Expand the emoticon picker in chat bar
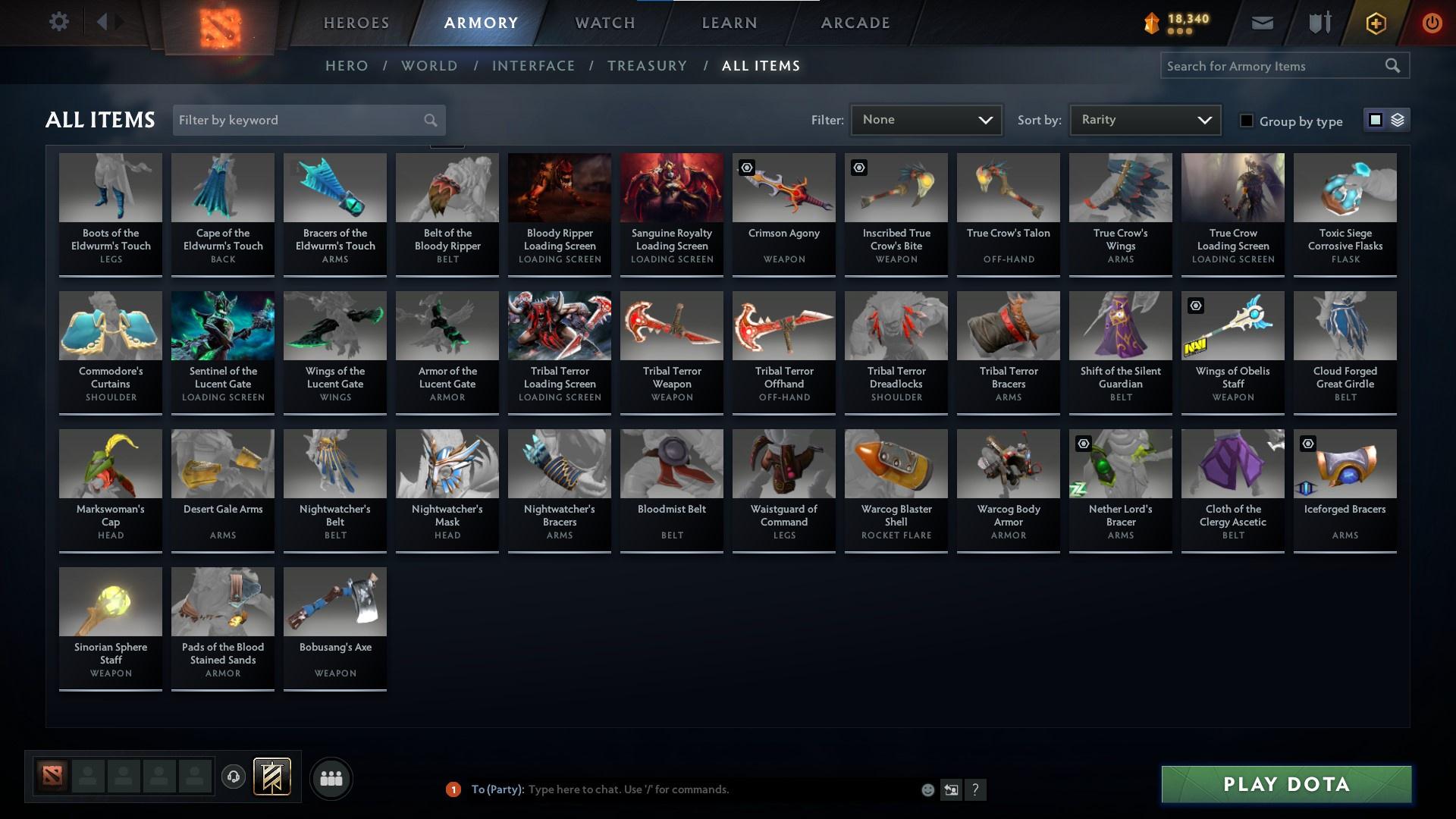The height and width of the screenshot is (819, 1456). pyautogui.click(x=927, y=789)
